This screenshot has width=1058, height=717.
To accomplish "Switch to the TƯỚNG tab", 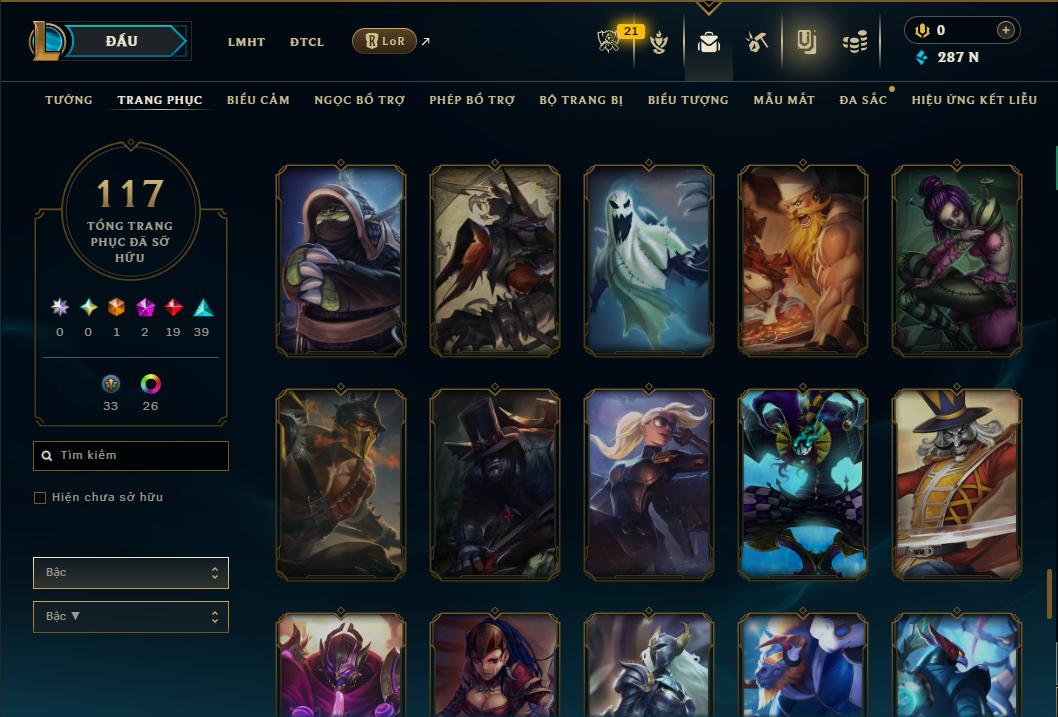I will [x=69, y=100].
